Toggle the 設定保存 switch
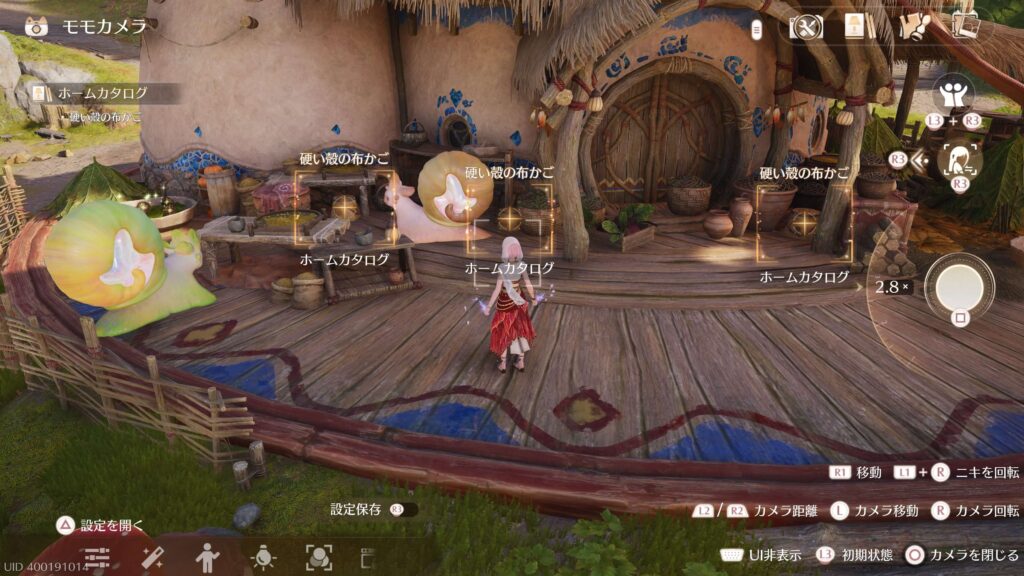Image resolution: width=1024 pixels, height=576 pixels. tap(403, 509)
